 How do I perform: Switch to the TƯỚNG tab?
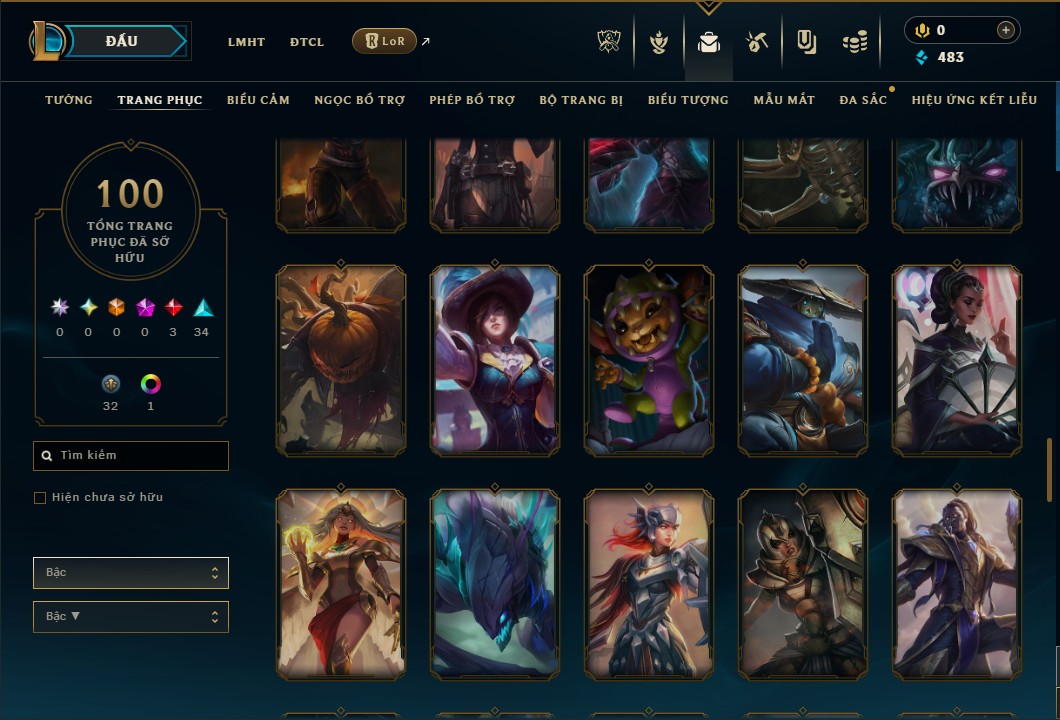69,100
